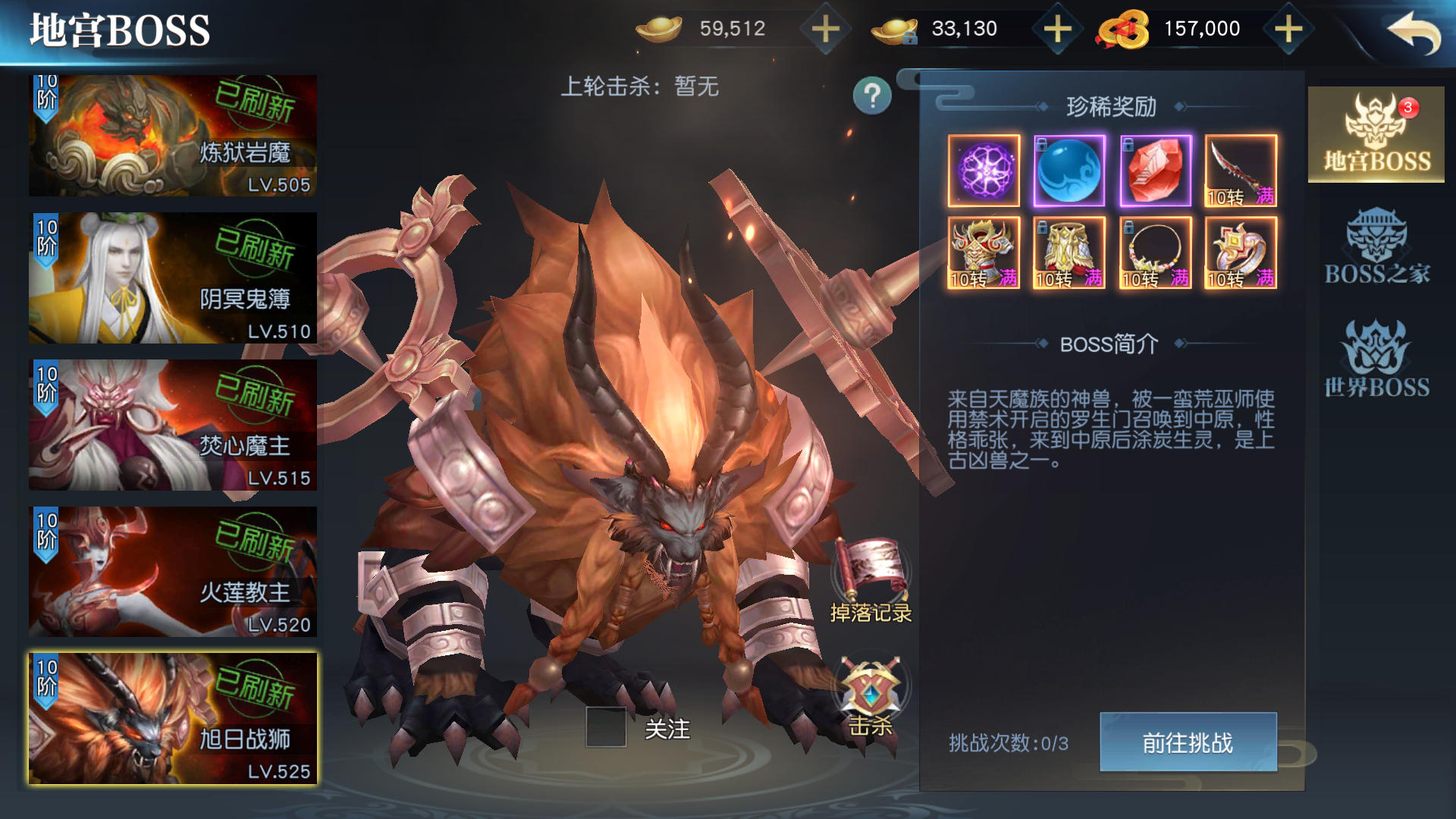
Task: Select the 焚心魔主 LV.515 boss entry
Action: (173, 425)
